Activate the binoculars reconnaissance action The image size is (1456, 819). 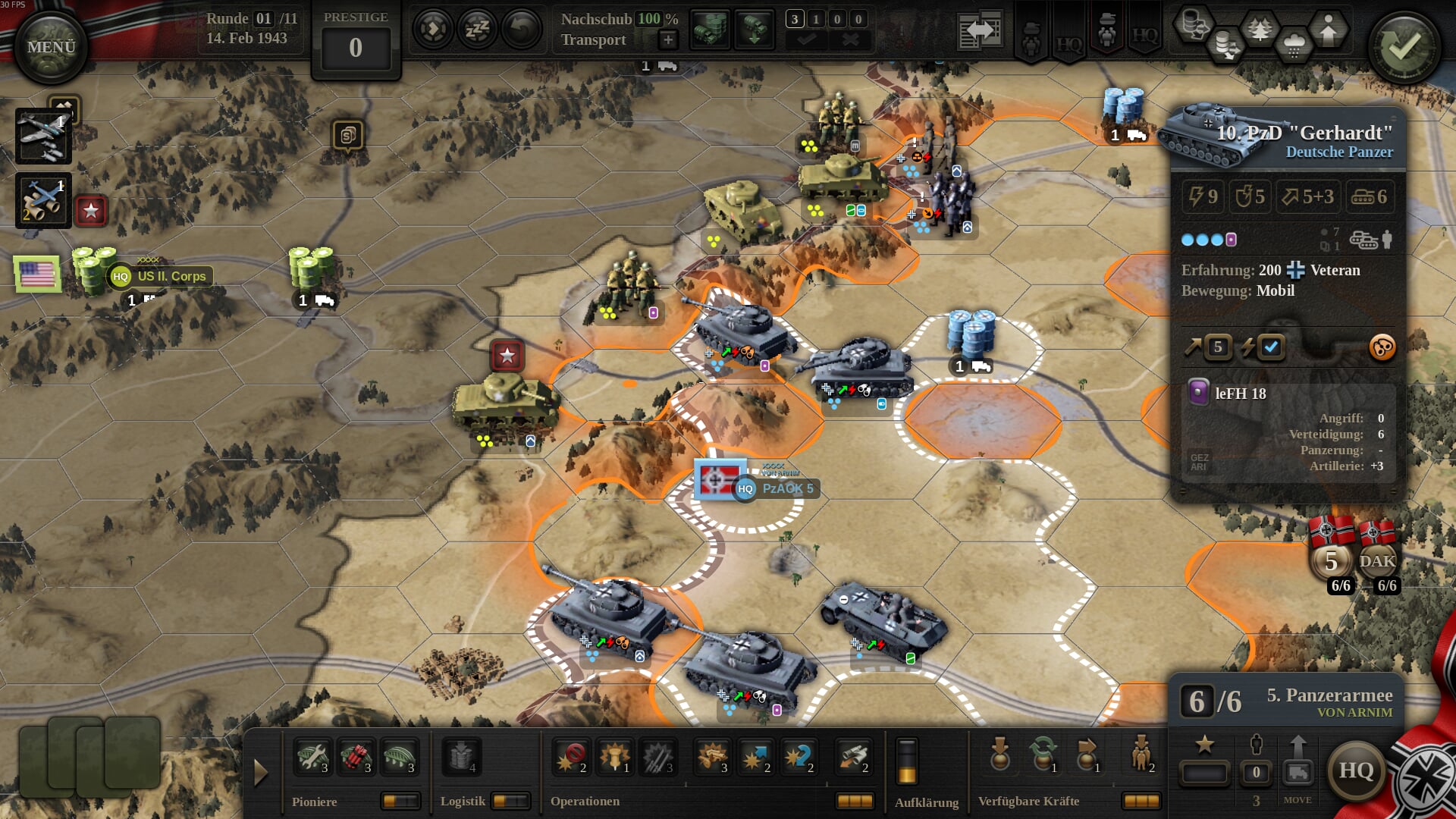852,757
